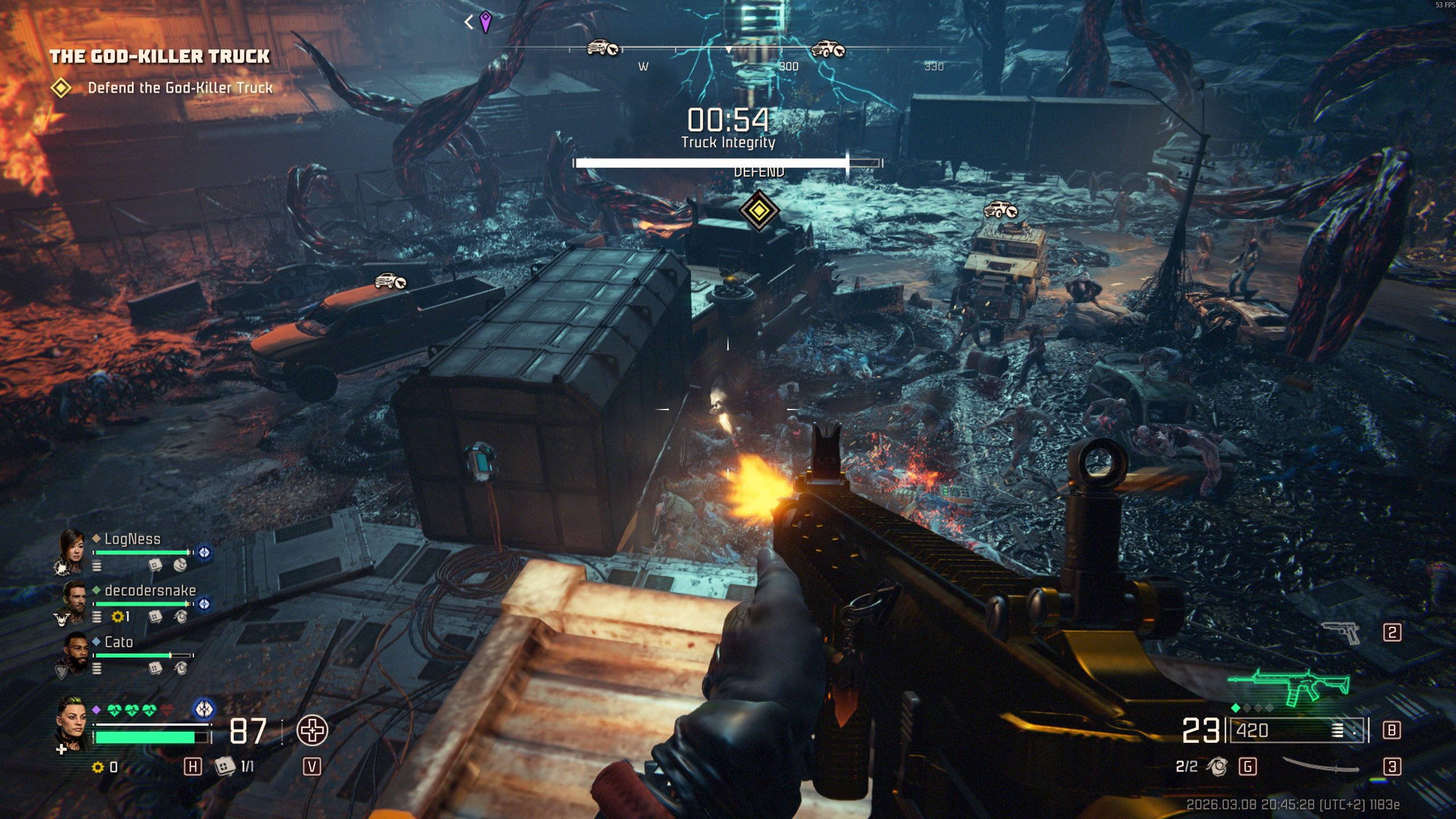Use the medkit cross healing icon
The image size is (1456, 819).
312,730
